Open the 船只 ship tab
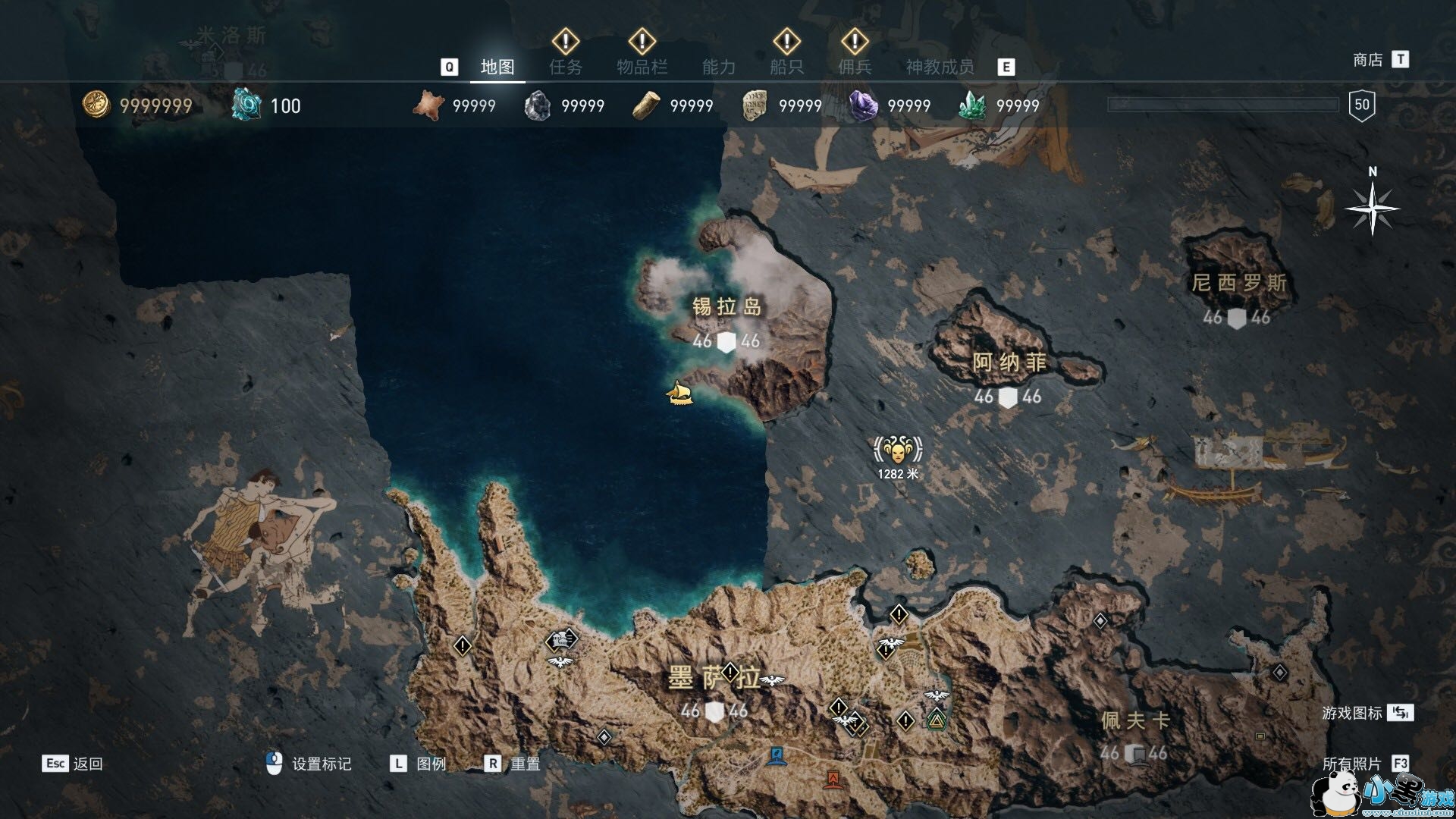This screenshot has height=819, width=1456. (x=786, y=67)
